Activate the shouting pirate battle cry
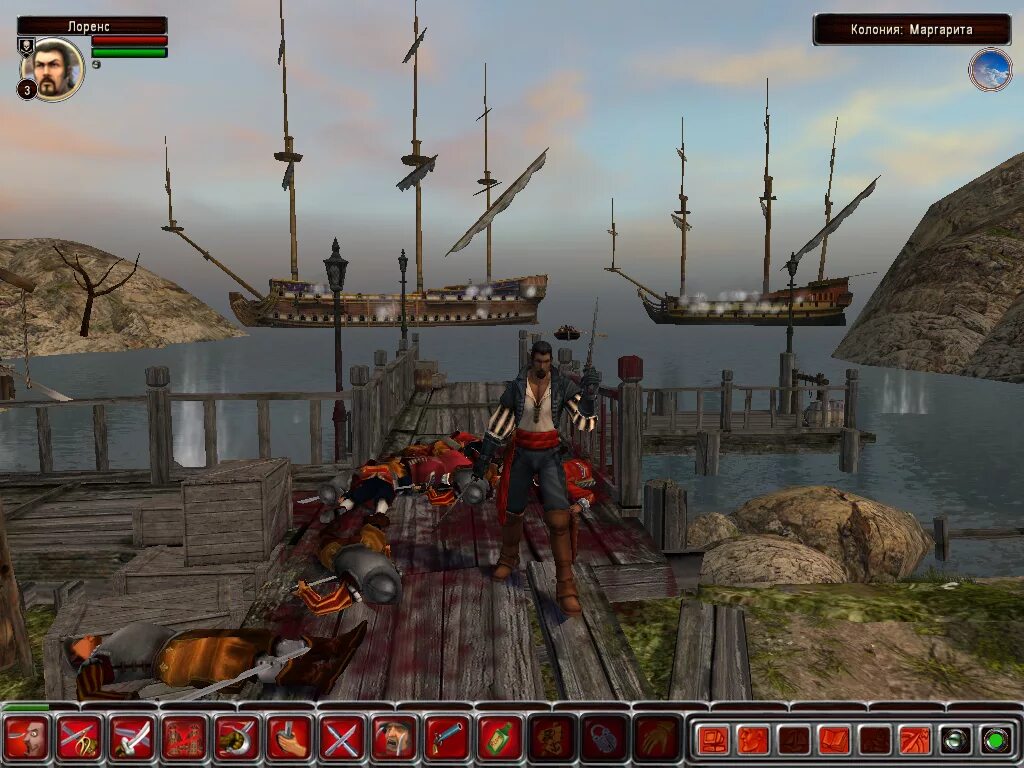Viewport: 1024px width, 768px height. pos(394,739)
